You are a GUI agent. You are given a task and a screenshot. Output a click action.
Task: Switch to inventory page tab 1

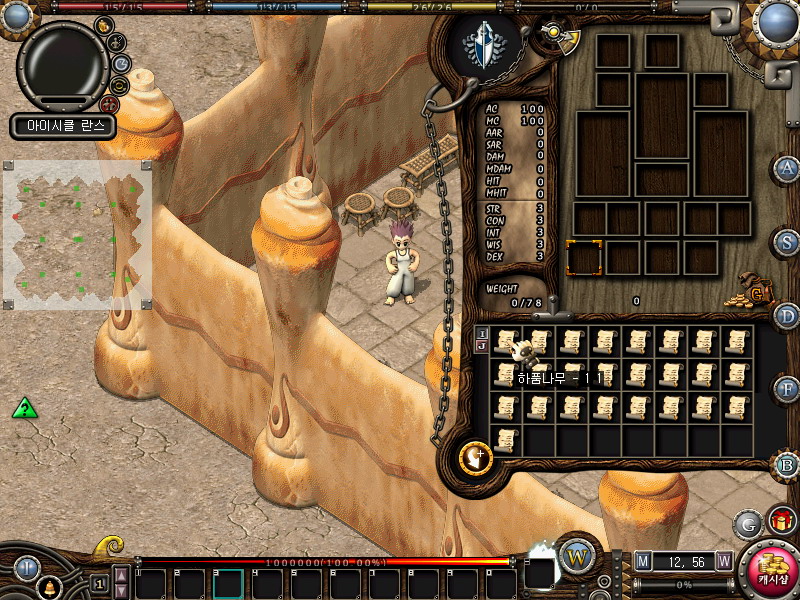tap(482, 334)
